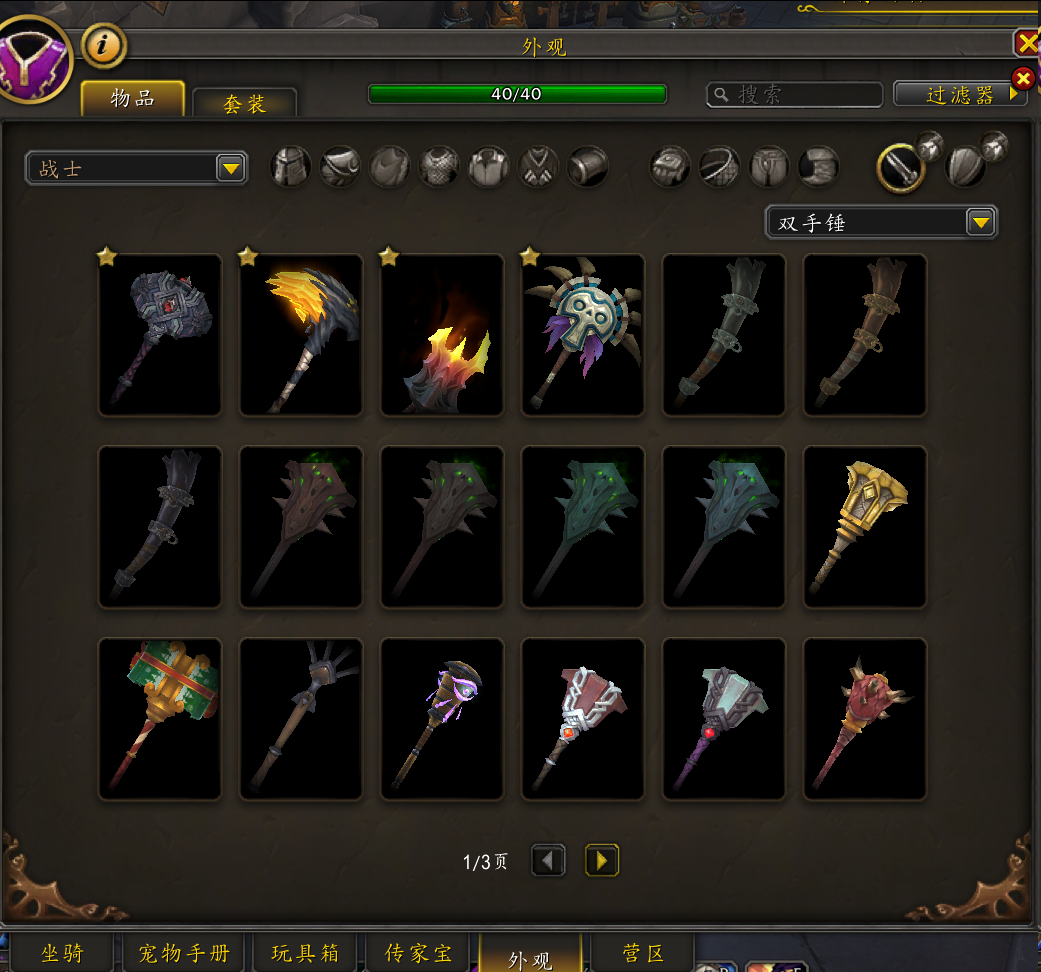Screen dimensions: 1041x972
Task: Click the round info button
Action: (x=103, y=44)
